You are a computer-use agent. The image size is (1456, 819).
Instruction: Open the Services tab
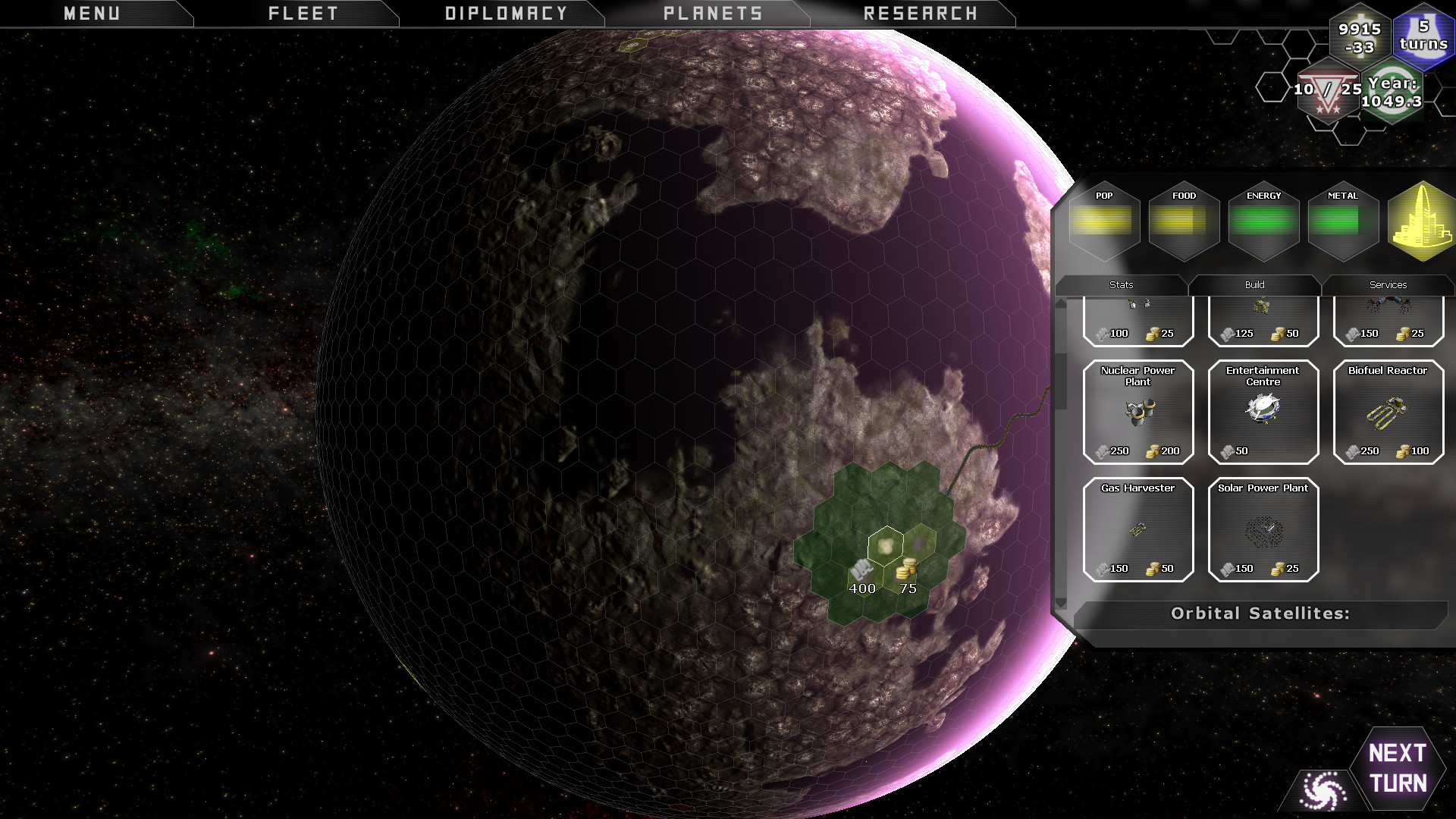click(x=1389, y=284)
